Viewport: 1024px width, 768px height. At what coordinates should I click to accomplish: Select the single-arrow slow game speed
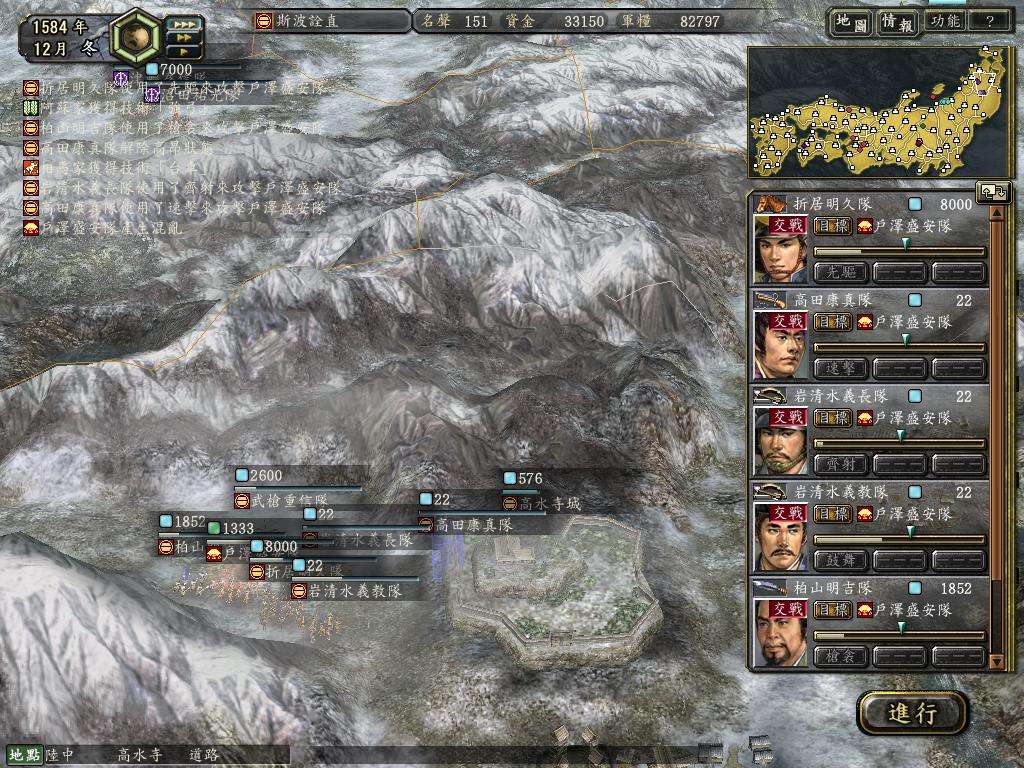click(183, 51)
